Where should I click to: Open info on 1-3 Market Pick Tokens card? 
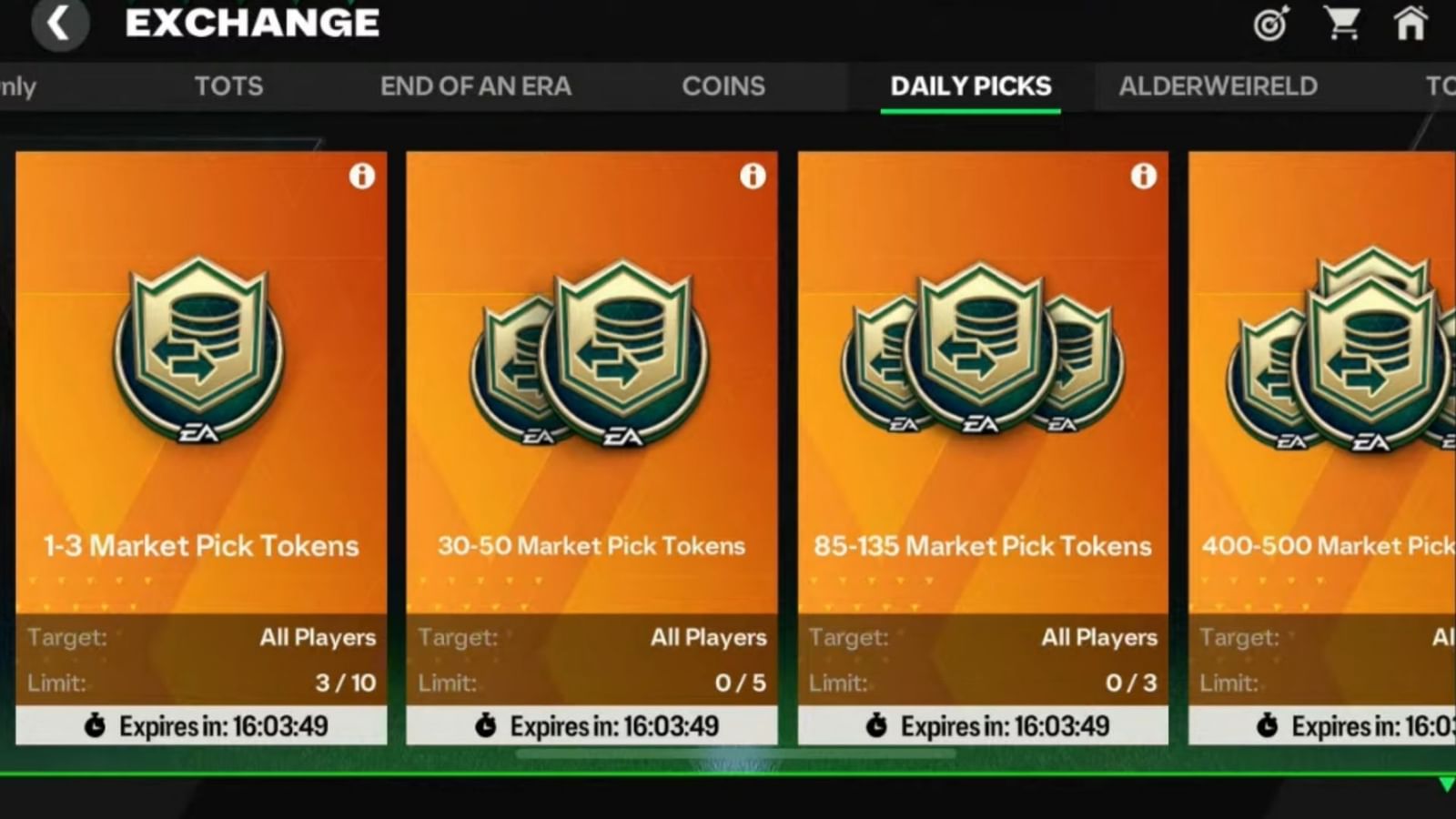pos(362,177)
